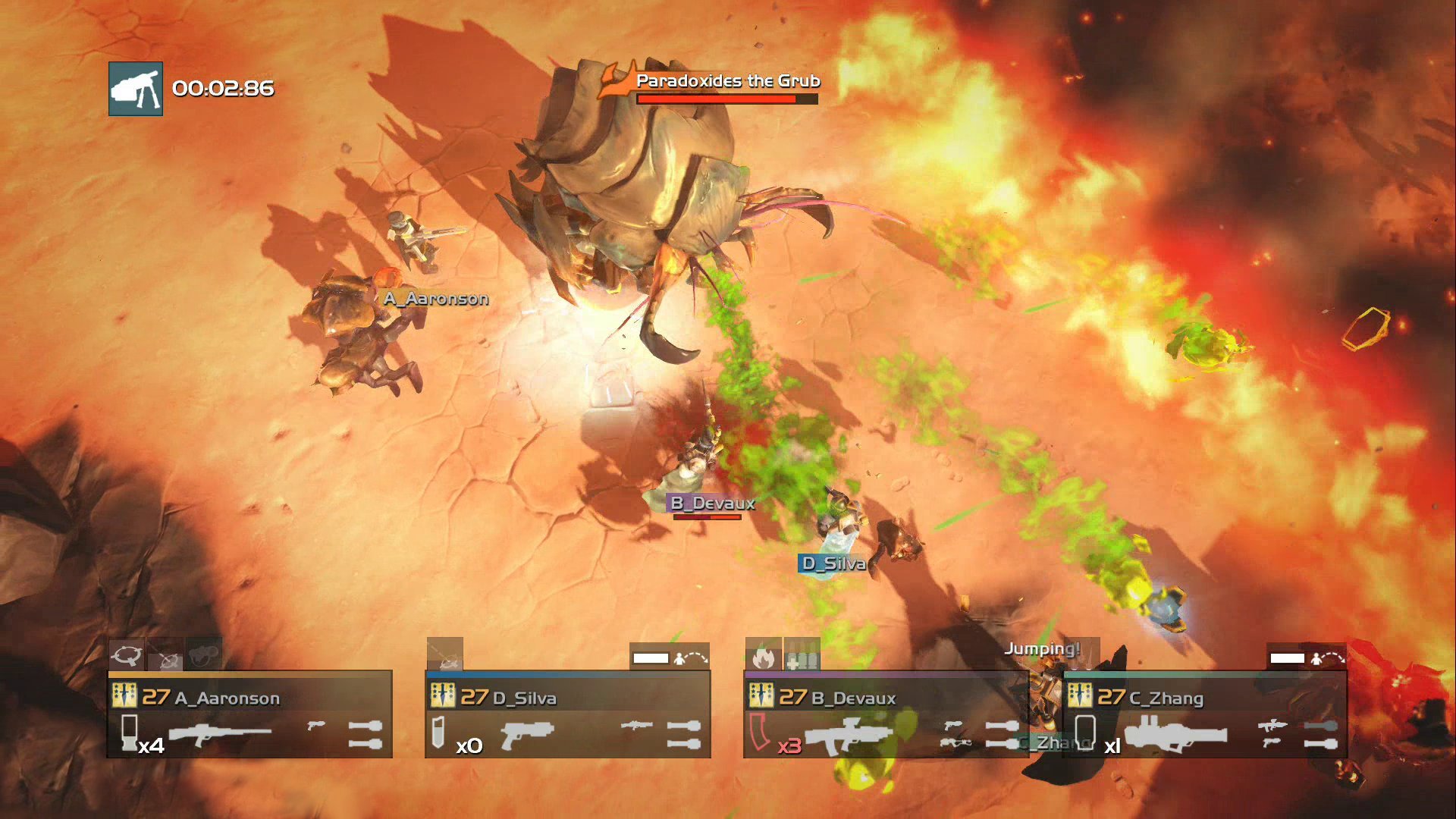Click C_Zhang's rank badge
1456x819 pixels.
[1080, 696]
